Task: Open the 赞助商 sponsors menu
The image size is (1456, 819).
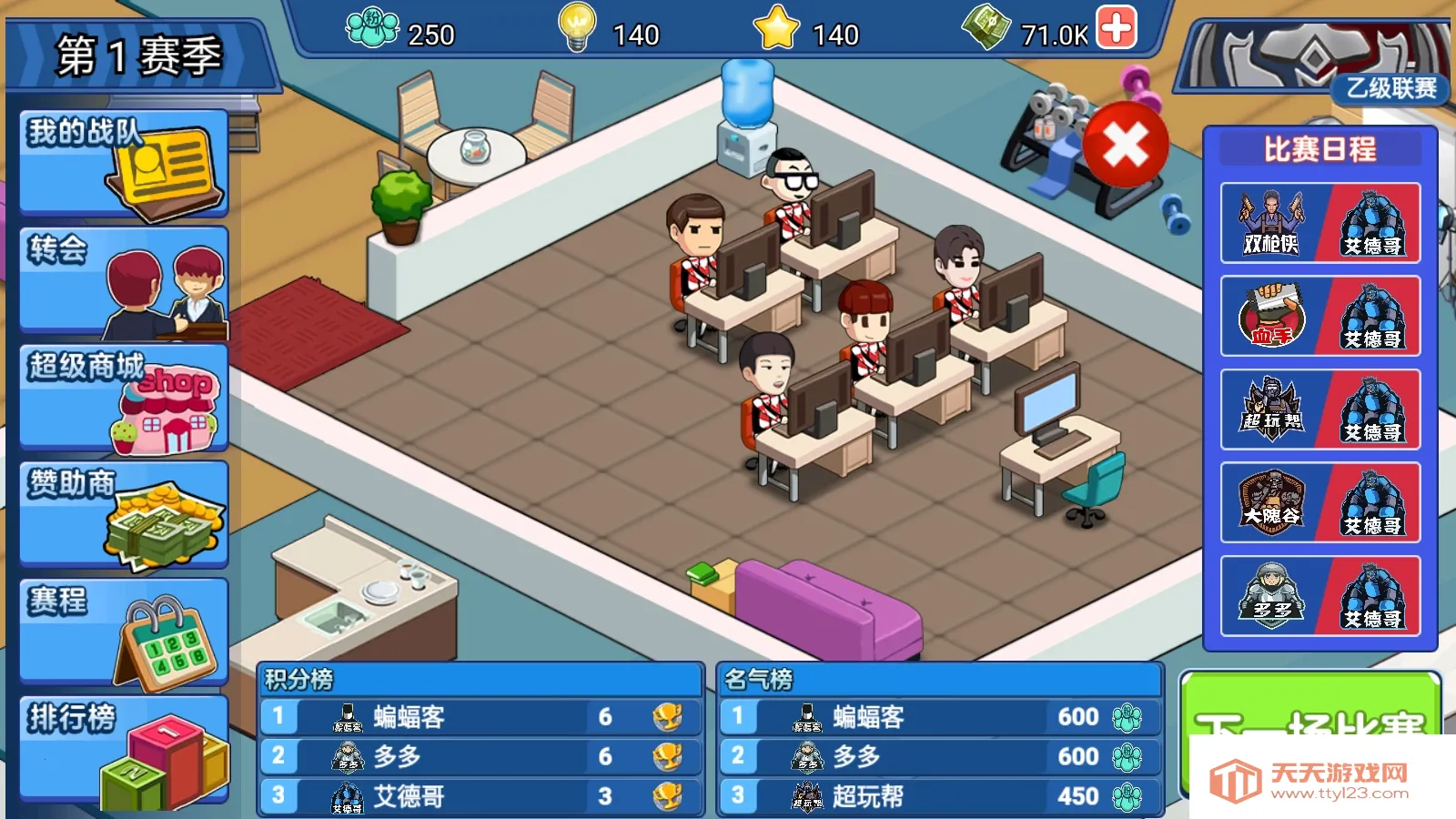Action: coord(124,514)
